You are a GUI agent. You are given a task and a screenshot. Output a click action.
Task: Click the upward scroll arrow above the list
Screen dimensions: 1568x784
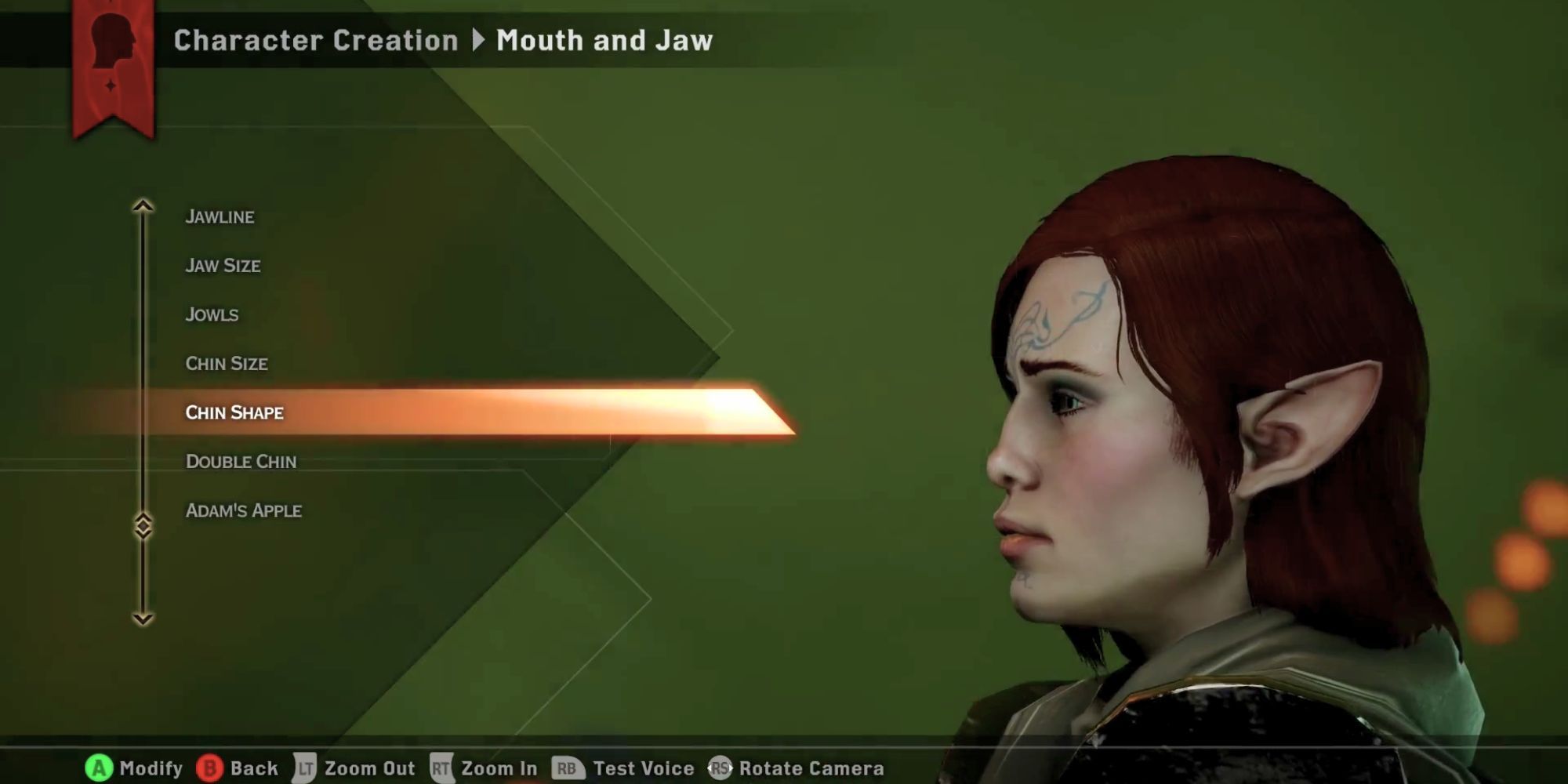point(143,205)
